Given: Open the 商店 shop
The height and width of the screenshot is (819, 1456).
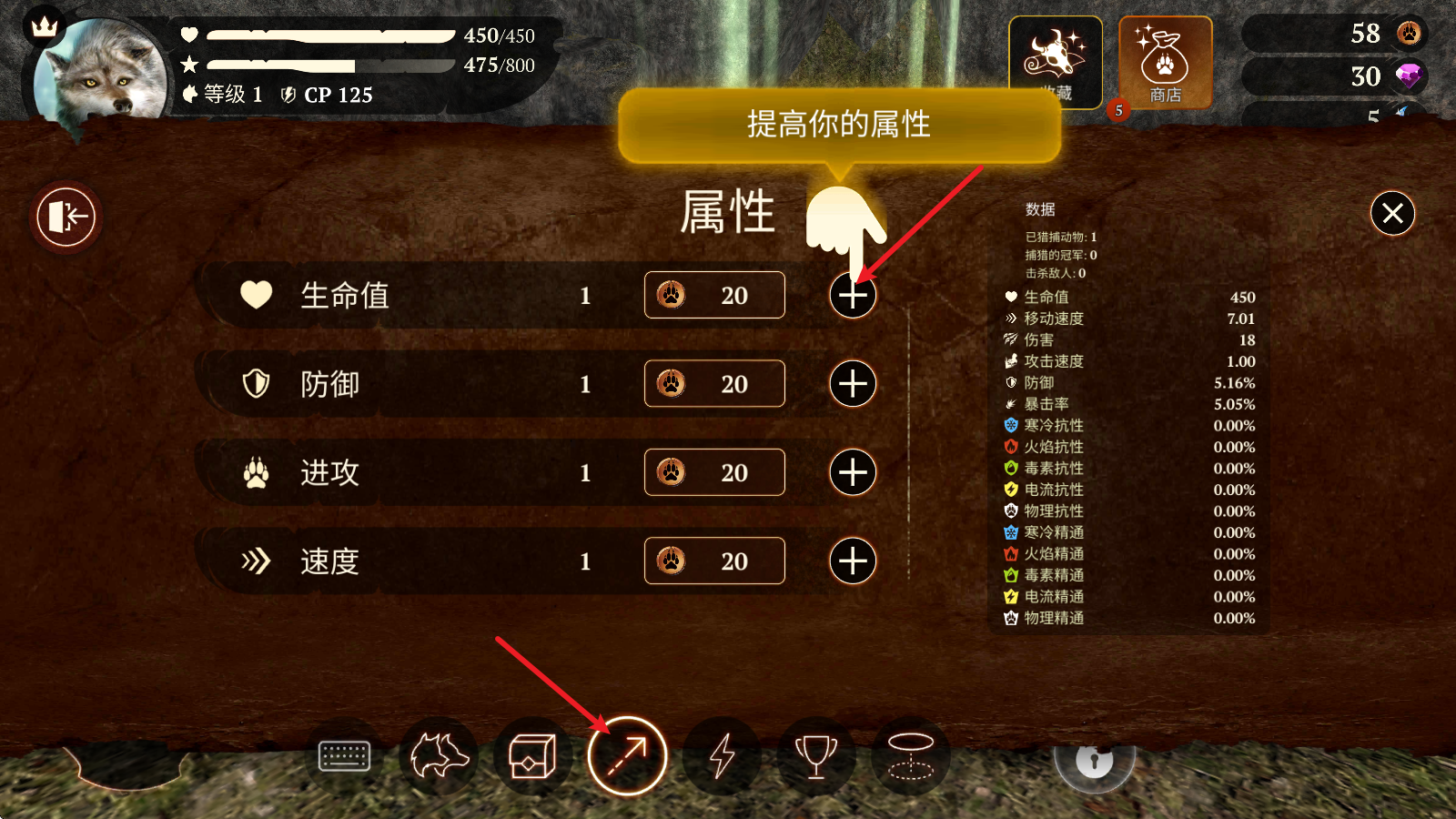Looking at the screenshot, I should click(1168, 61).
